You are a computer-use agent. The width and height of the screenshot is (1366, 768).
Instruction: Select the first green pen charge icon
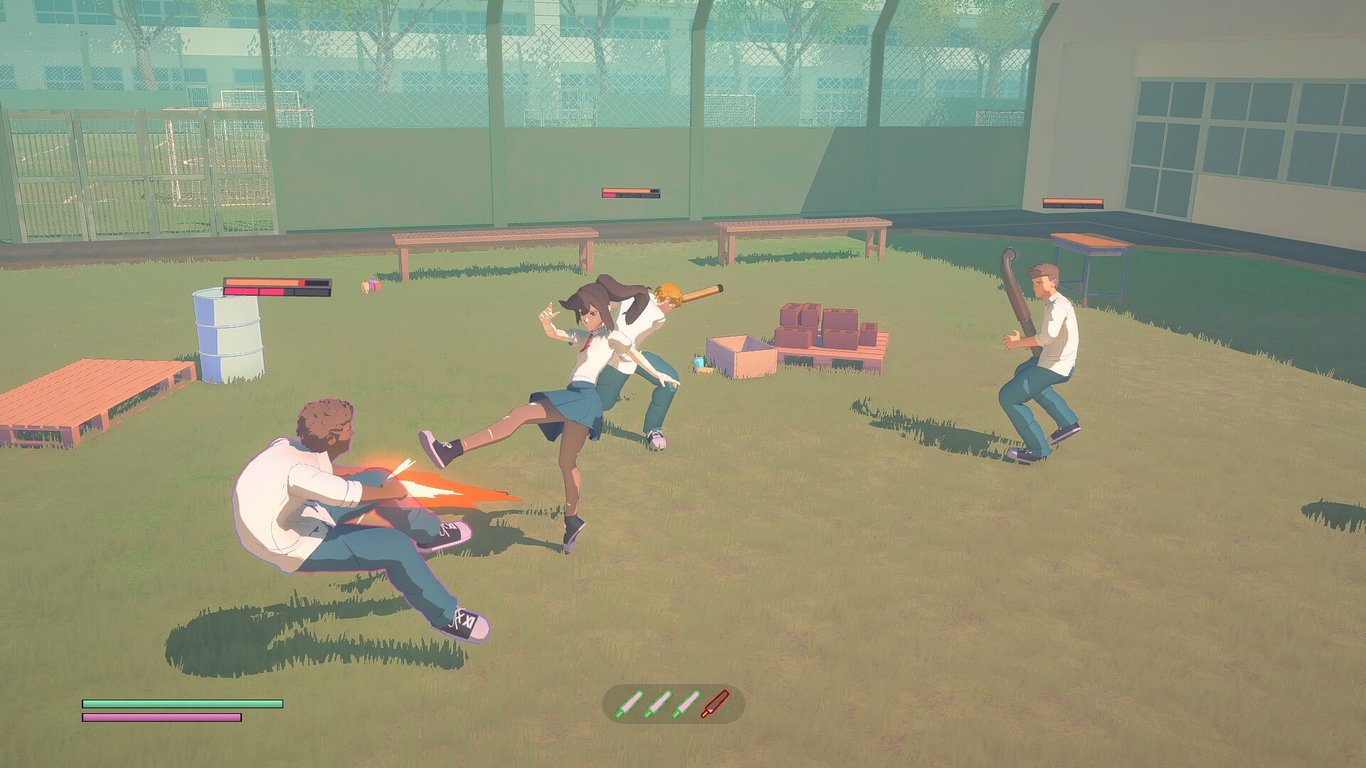tap(629, 702)
